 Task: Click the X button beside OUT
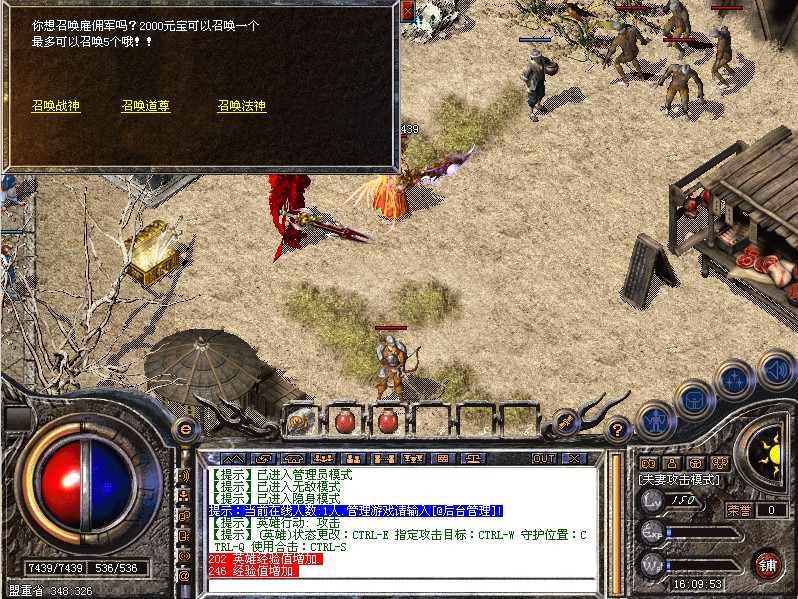click(573, 458)
